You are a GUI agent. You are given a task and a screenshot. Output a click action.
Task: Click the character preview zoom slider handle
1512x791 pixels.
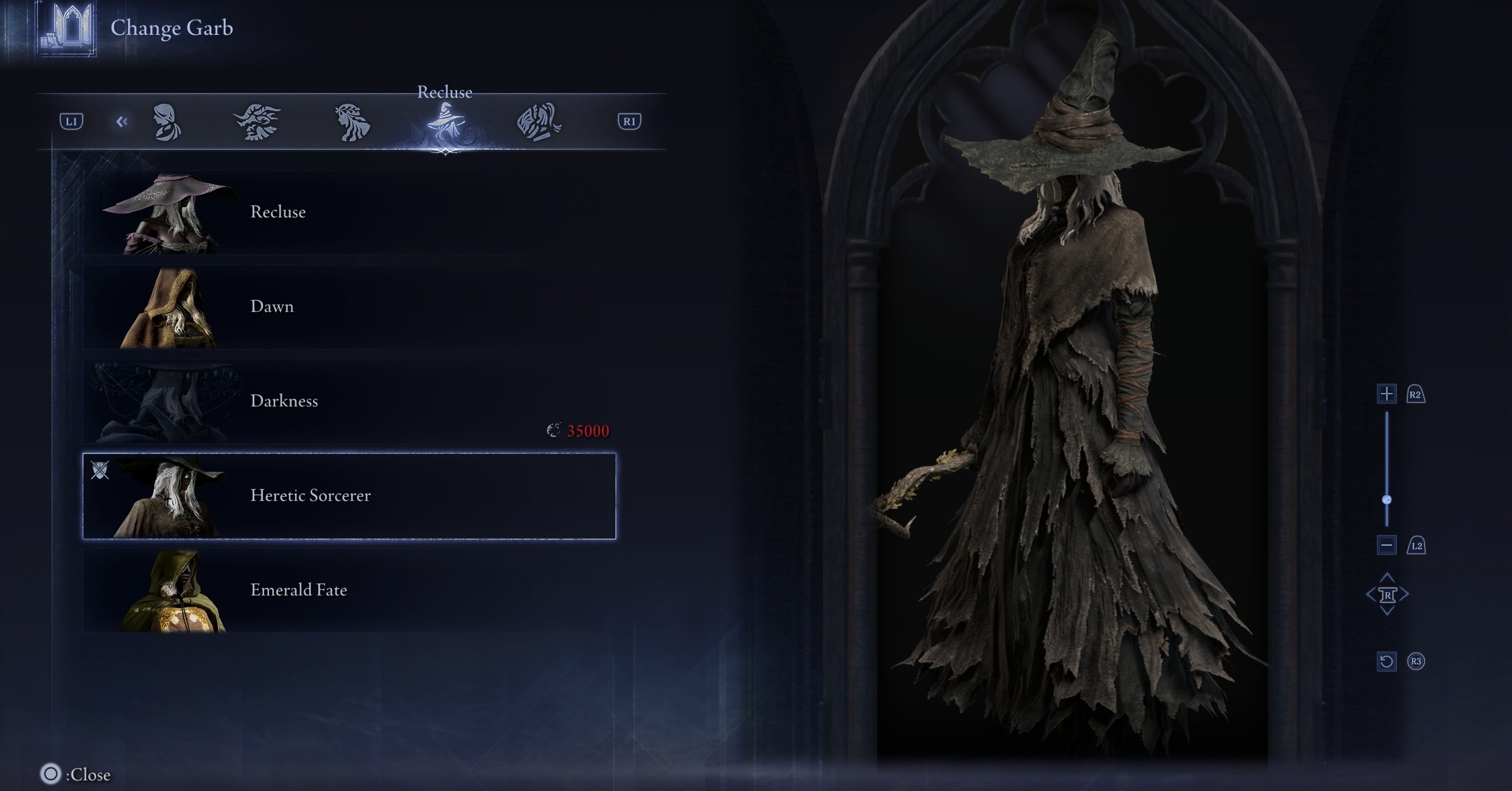point(1387,500)
